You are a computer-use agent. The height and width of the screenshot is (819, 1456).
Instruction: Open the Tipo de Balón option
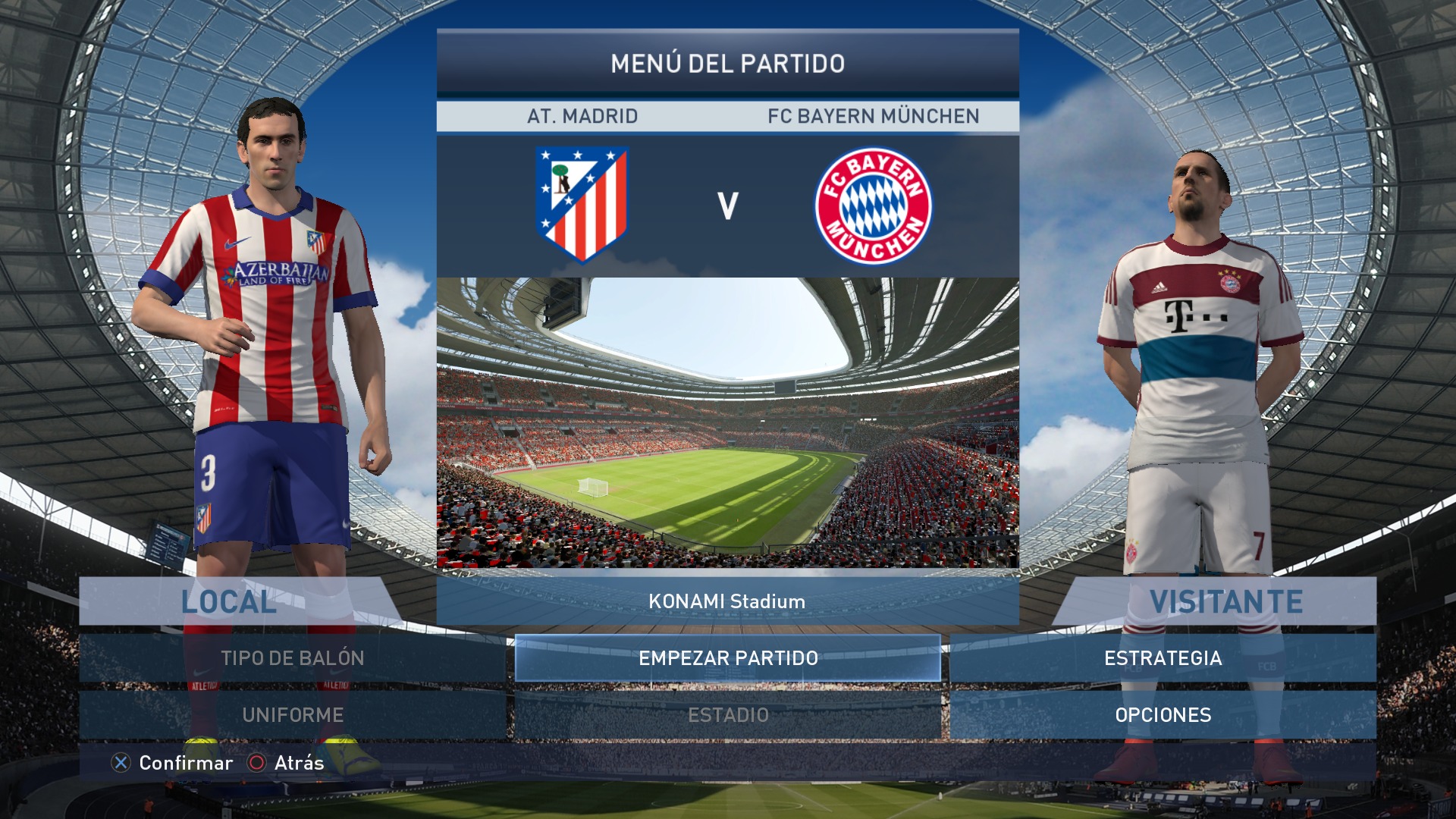pyautogui.click(x=293, y=658)
